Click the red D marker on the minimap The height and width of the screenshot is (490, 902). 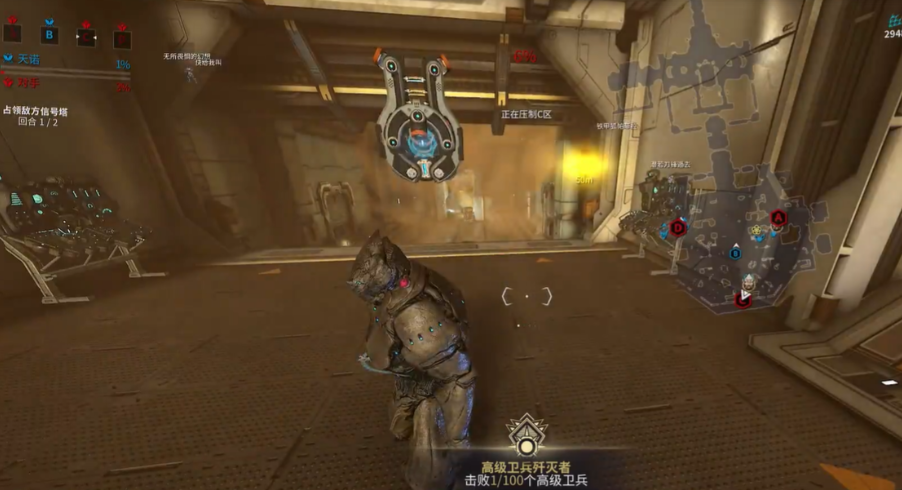coord(678,227)
